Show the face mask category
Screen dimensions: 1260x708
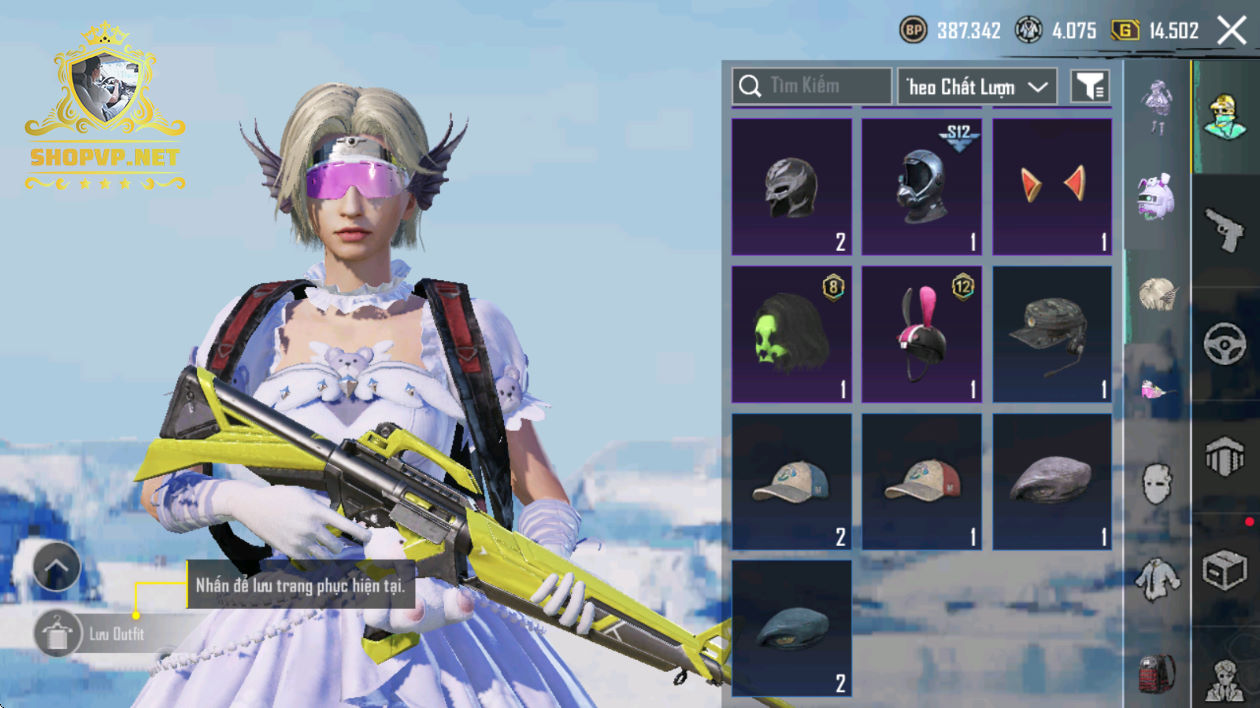tap(1158, 483)
